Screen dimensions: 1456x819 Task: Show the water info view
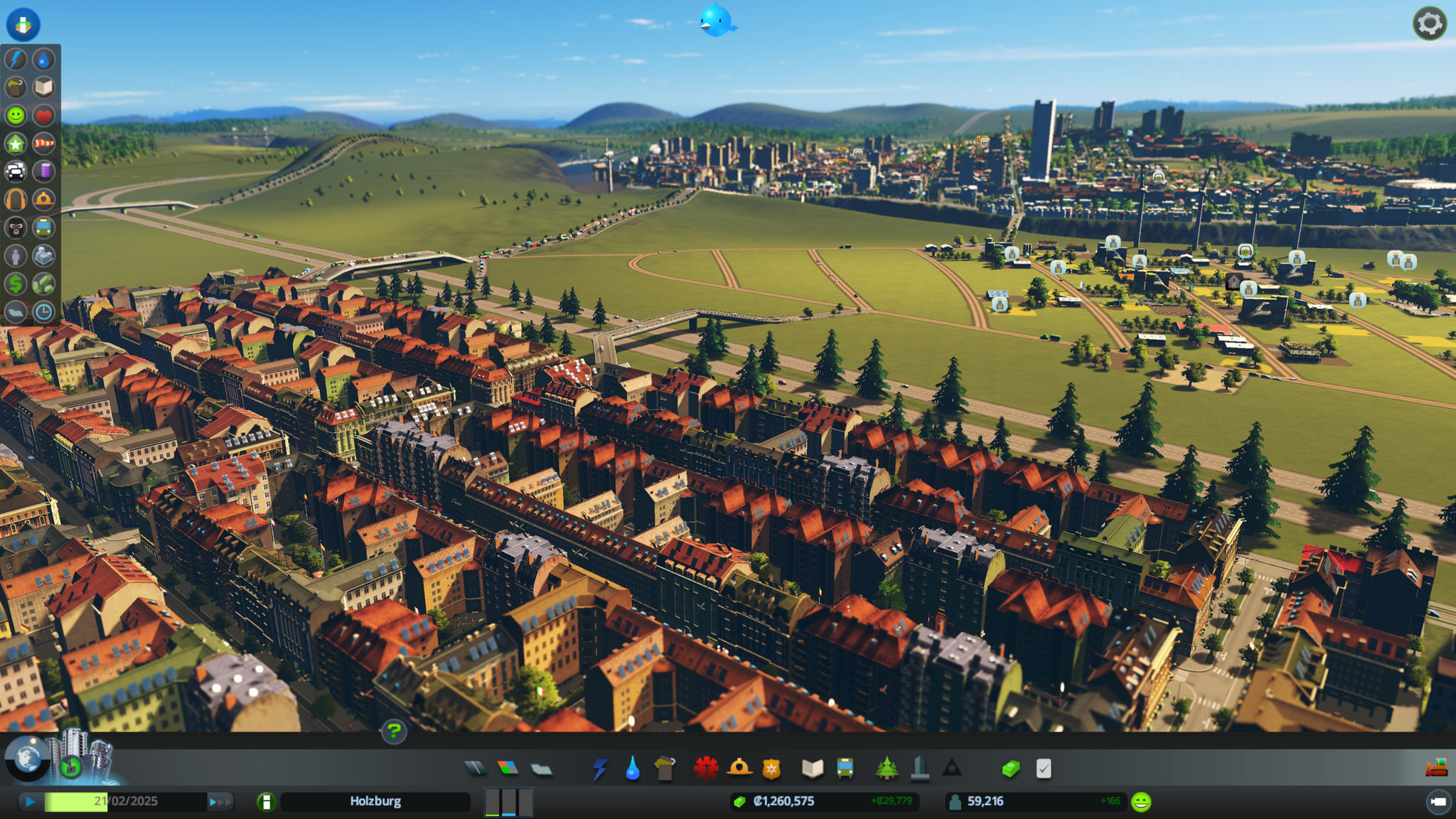tap(44, 59)
